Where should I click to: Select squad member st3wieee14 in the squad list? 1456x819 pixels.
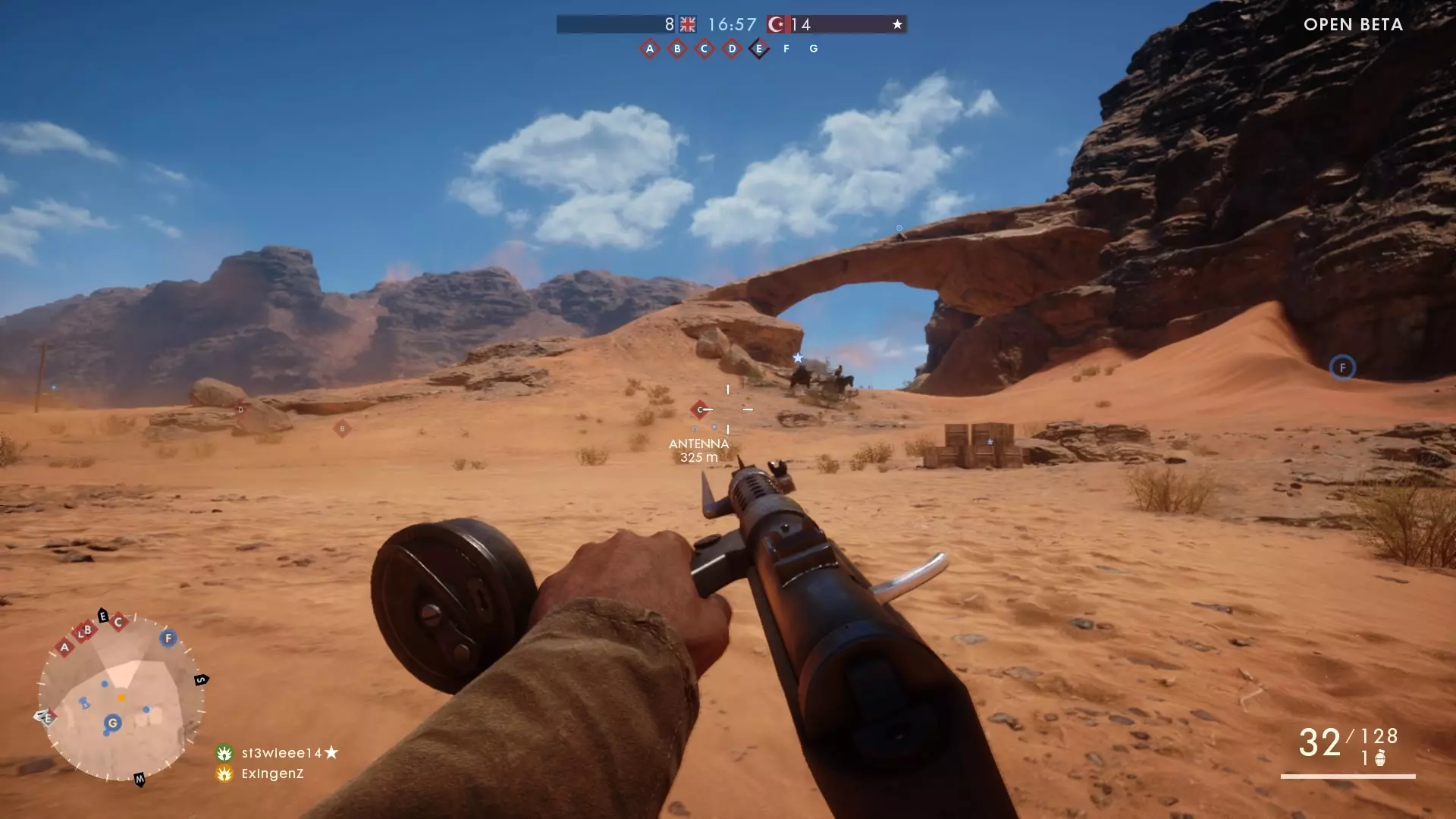281,753
